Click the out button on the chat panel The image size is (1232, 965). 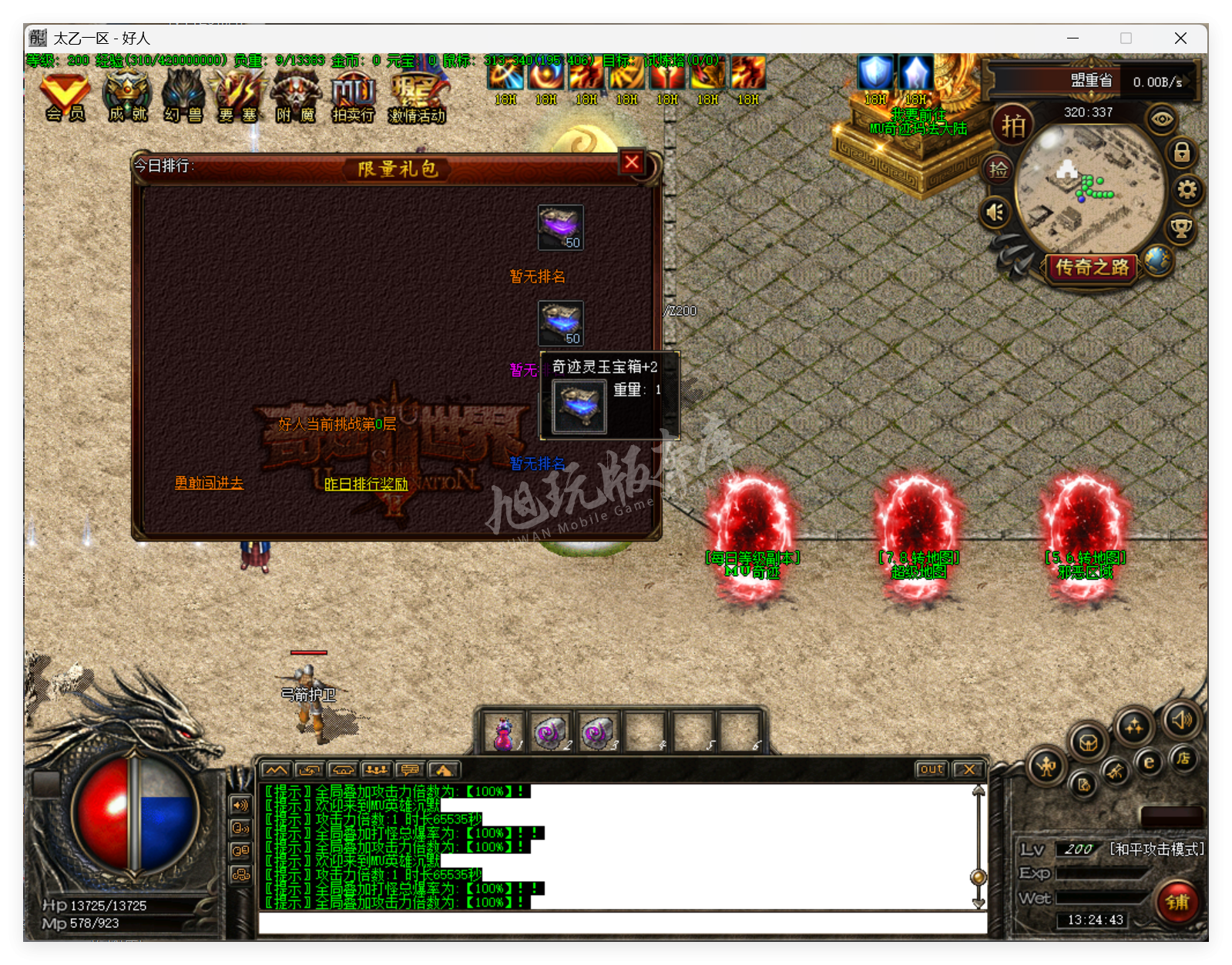931,769
